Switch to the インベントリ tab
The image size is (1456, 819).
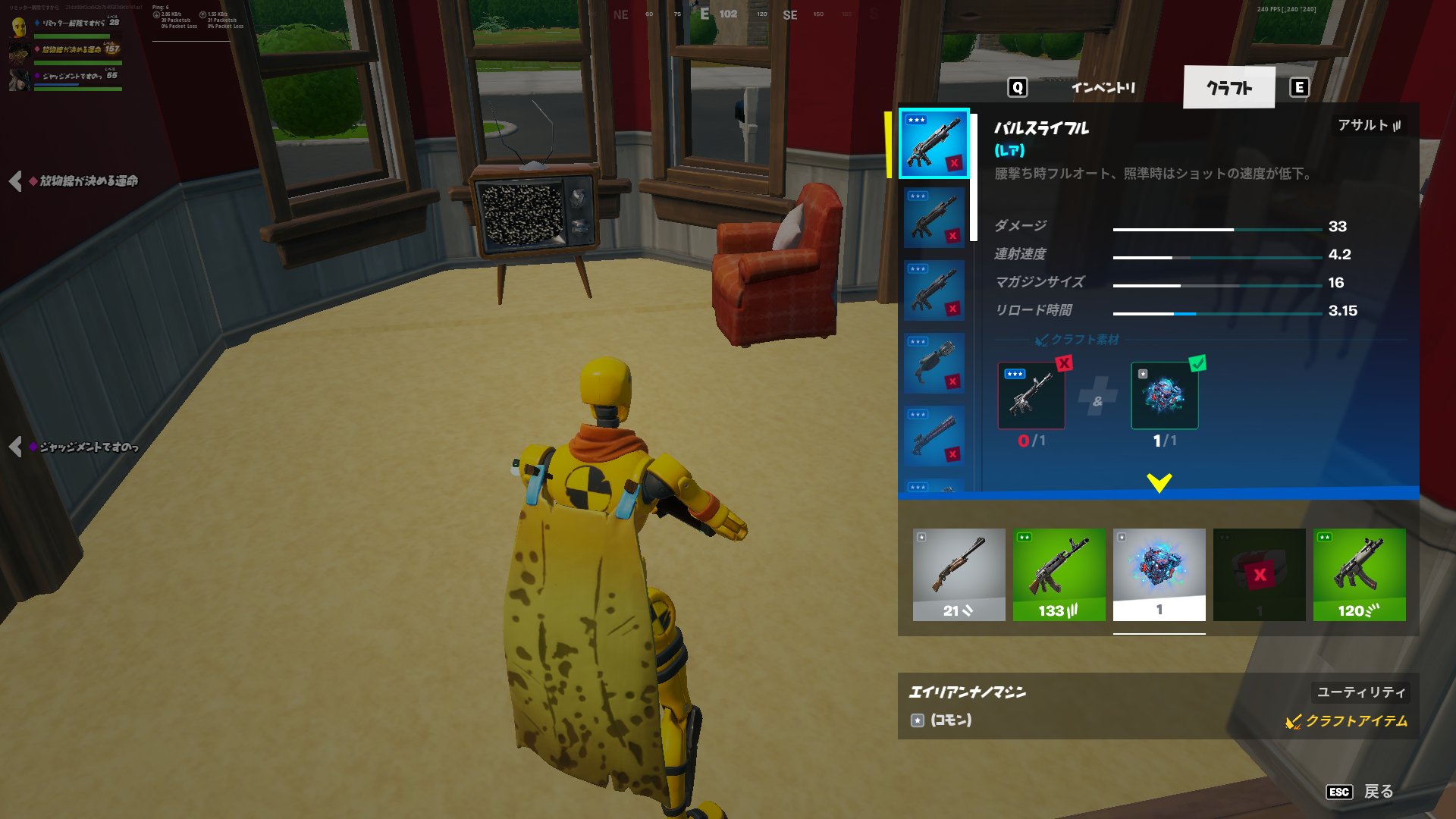pos(1103,88)
